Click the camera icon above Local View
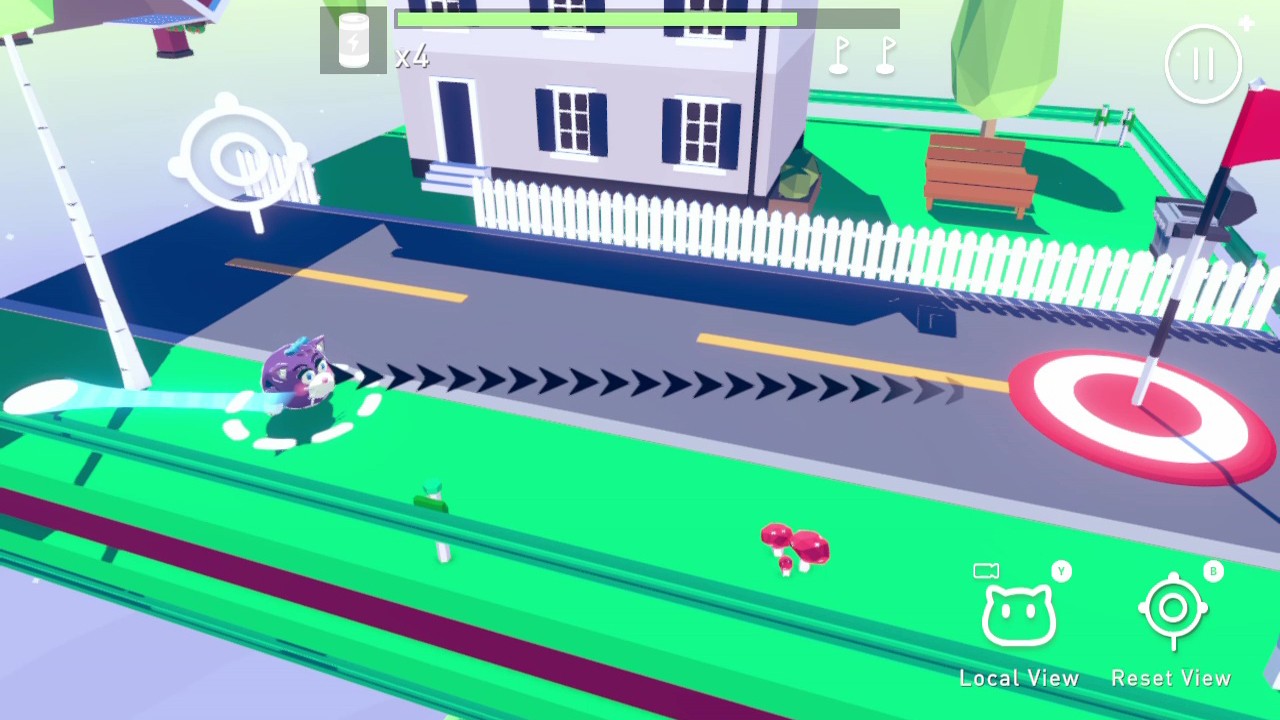 [x=985, y=570]
